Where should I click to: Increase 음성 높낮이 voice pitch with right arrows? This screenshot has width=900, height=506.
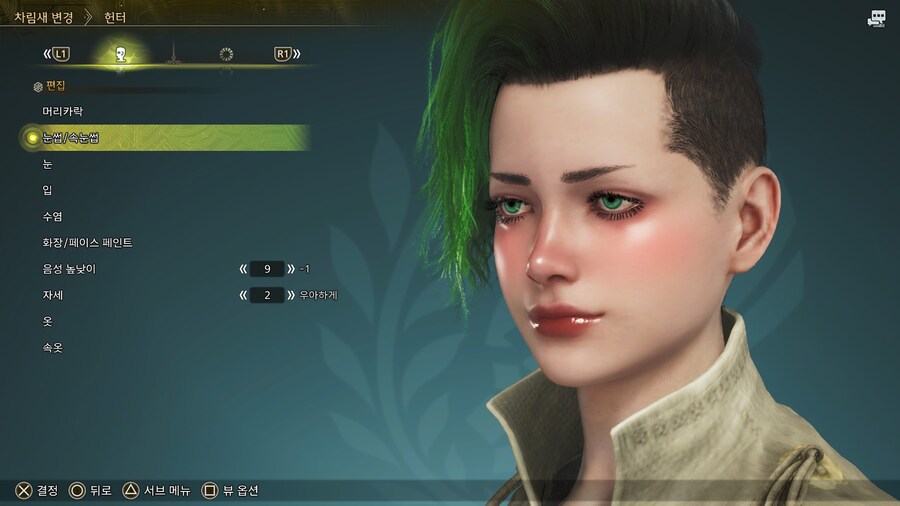click(290, 269)
